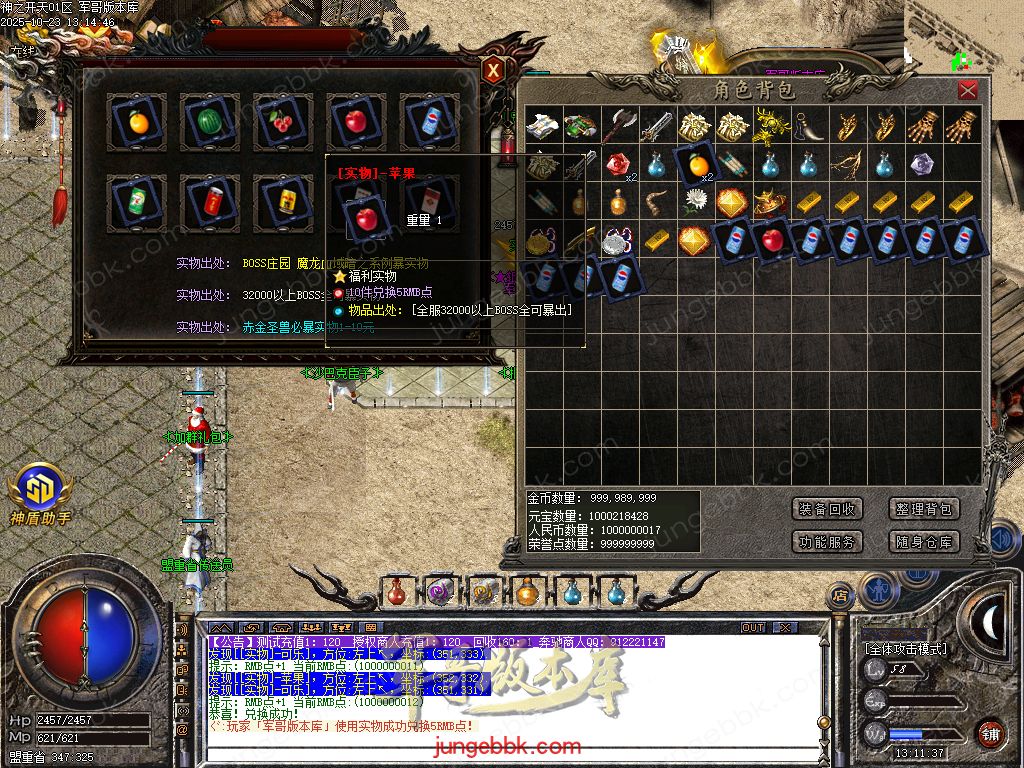Click the 装备回收 equipment recycle button
Image resolution: width=1024 pixels, height=768 pixels.
(x=826, y=509)
